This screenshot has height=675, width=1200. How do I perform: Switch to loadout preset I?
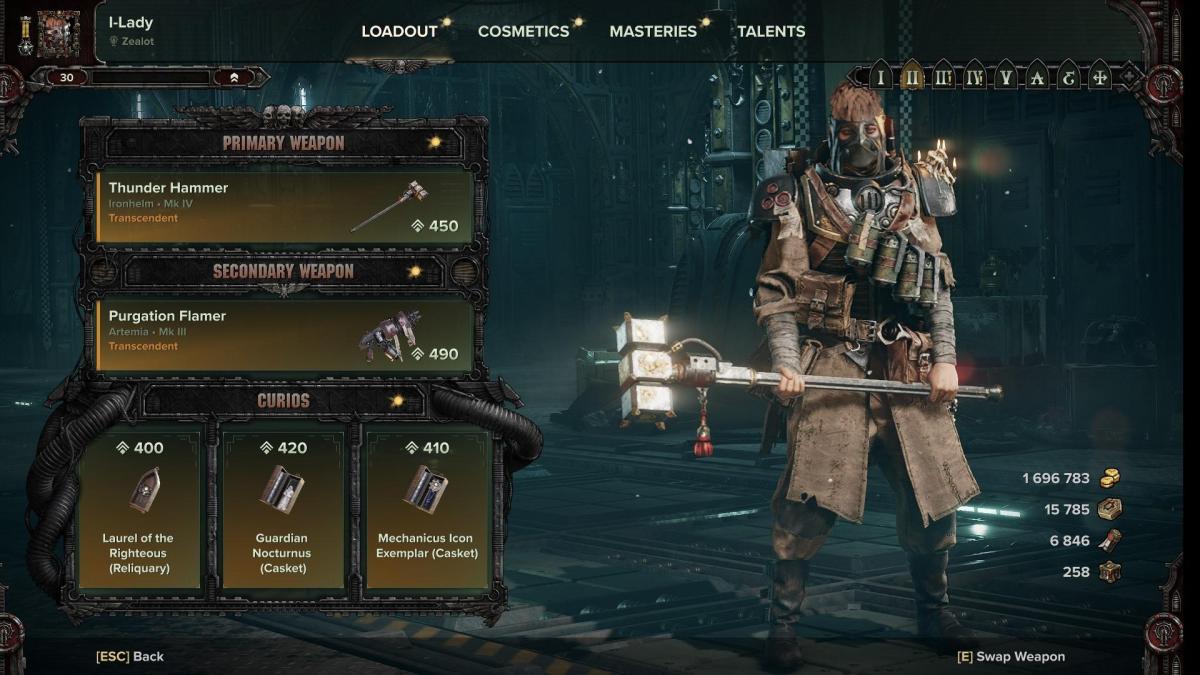click(880, 77)
